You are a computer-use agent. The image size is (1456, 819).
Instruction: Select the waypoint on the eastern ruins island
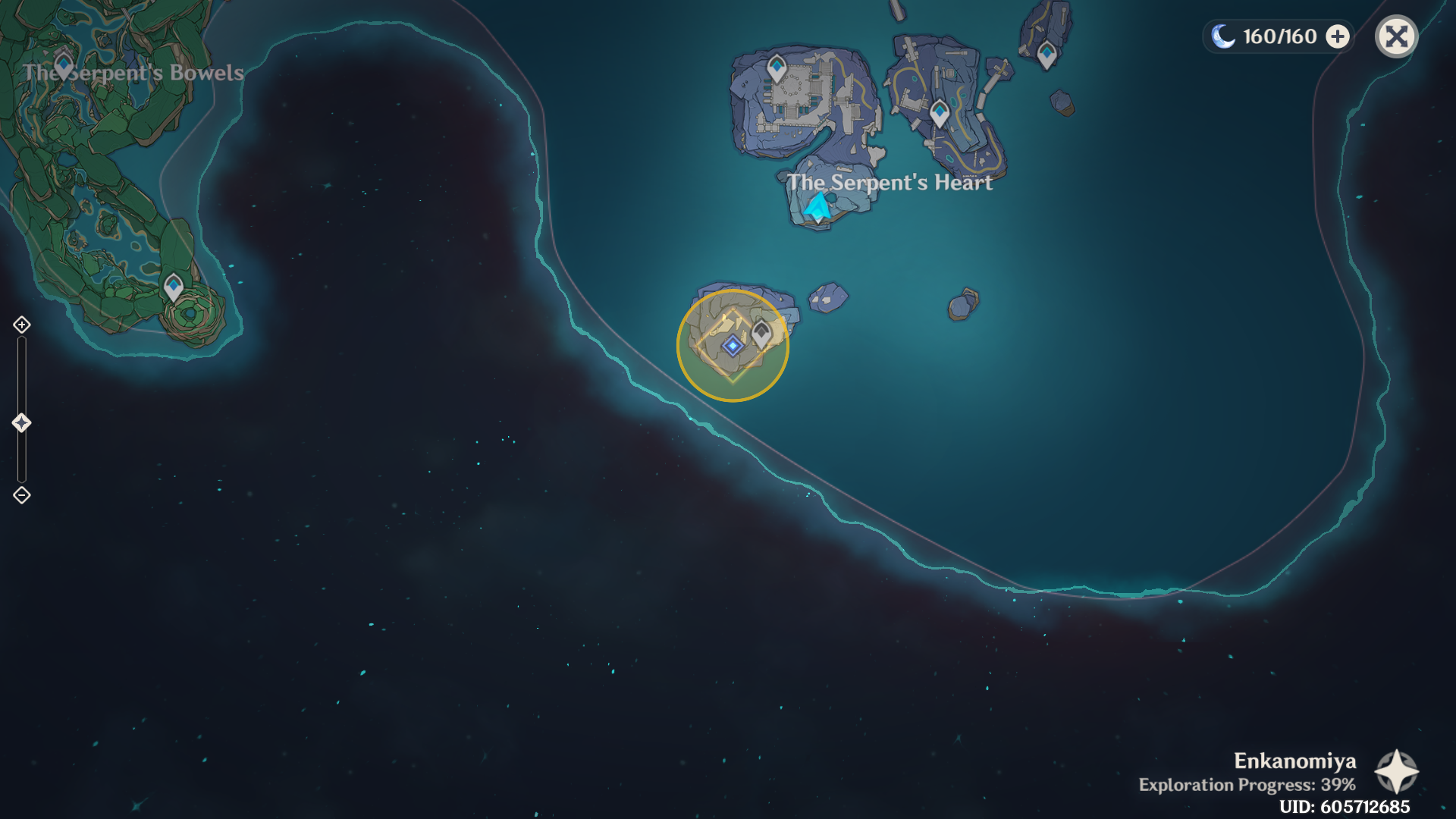pyautogui.click(x=939, y=111)
